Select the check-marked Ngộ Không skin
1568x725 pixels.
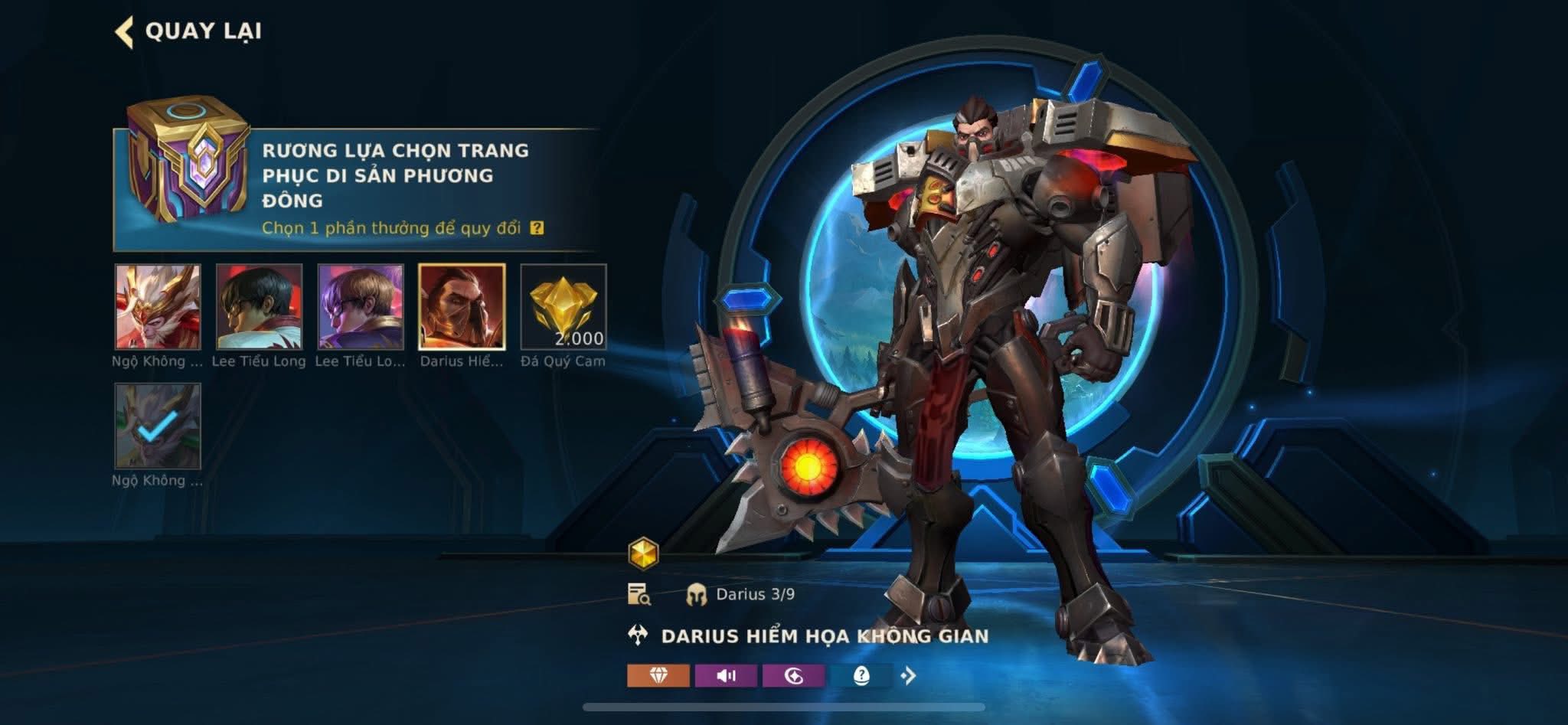158,426
